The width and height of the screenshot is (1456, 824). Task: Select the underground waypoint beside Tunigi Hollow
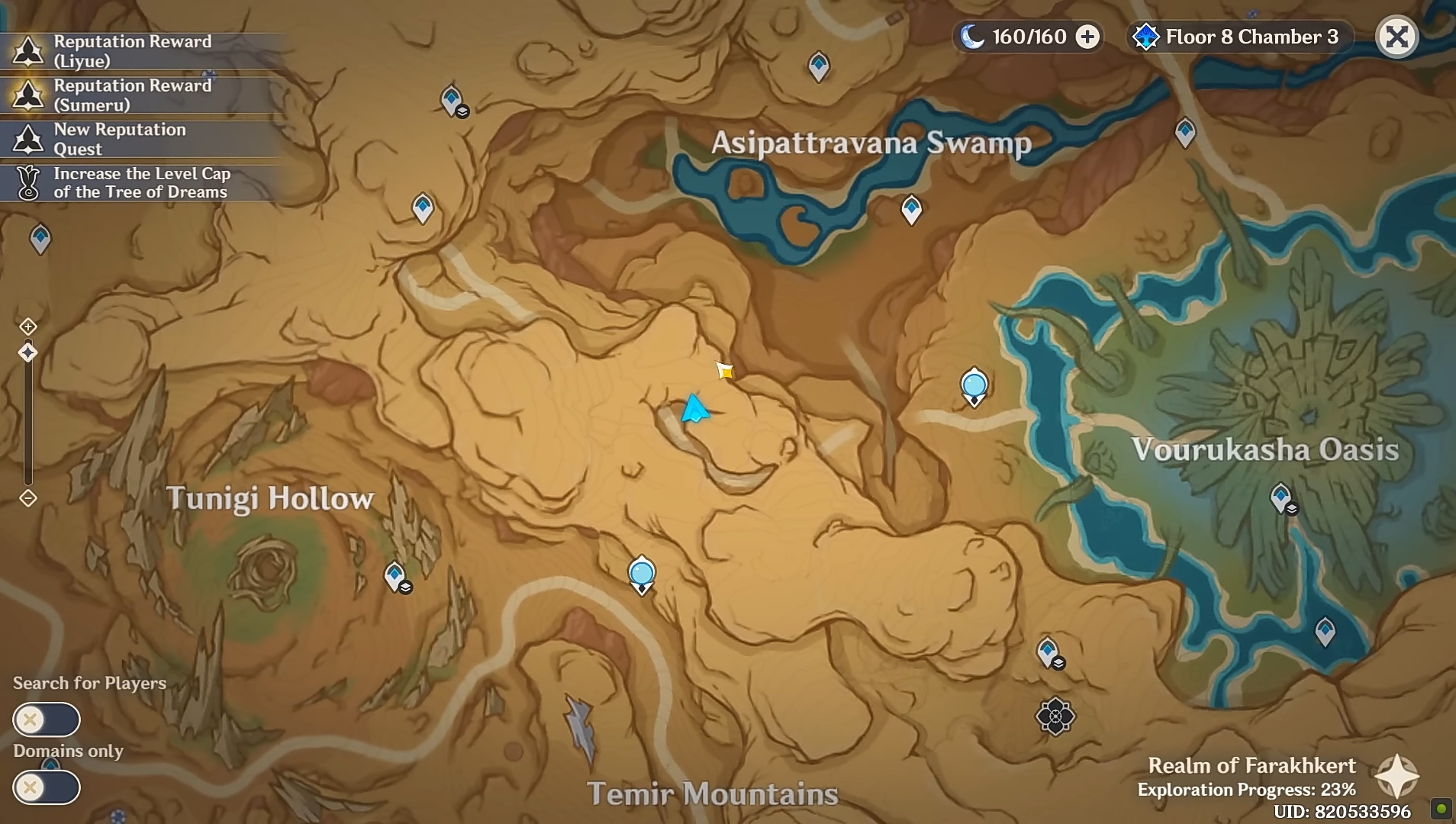395,576
